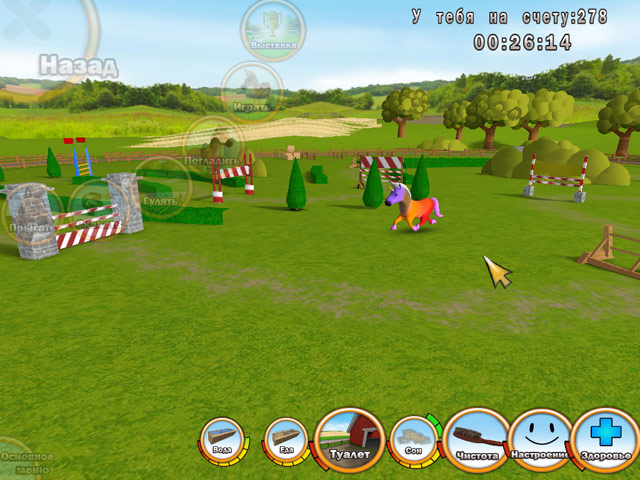This screenshot has height=480, width=640.
Task: Select the Чистота brush icon
Action: click(477, 440)
